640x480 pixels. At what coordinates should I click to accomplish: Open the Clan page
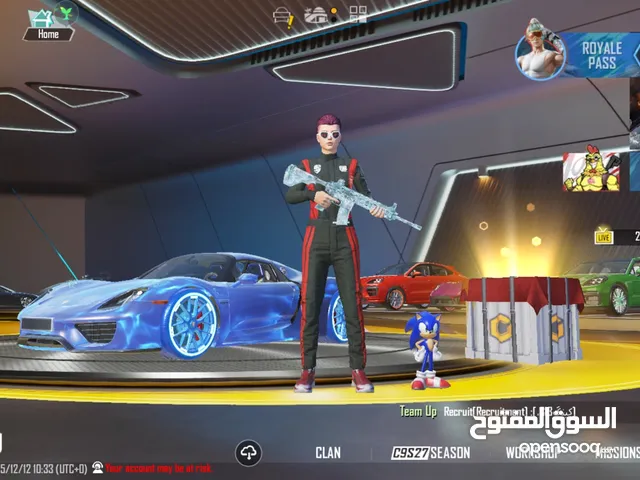[328, 453]
